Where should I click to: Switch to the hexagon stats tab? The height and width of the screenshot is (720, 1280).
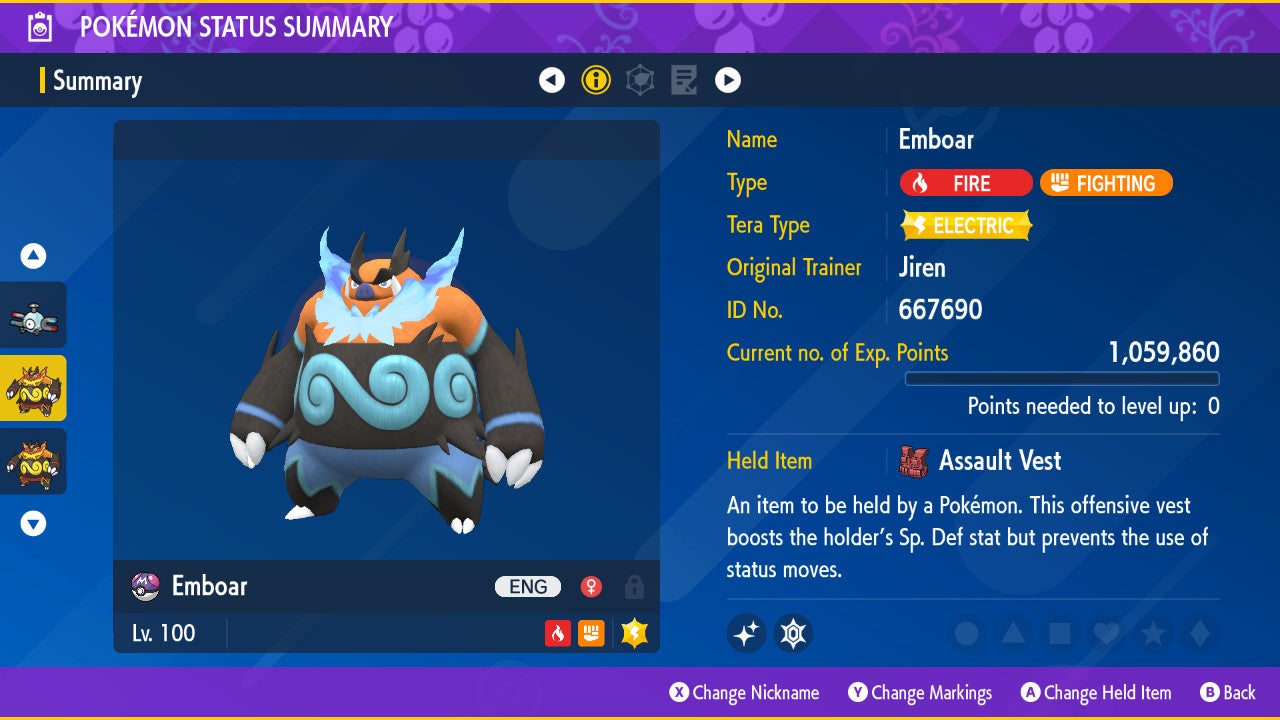[640, 80]
